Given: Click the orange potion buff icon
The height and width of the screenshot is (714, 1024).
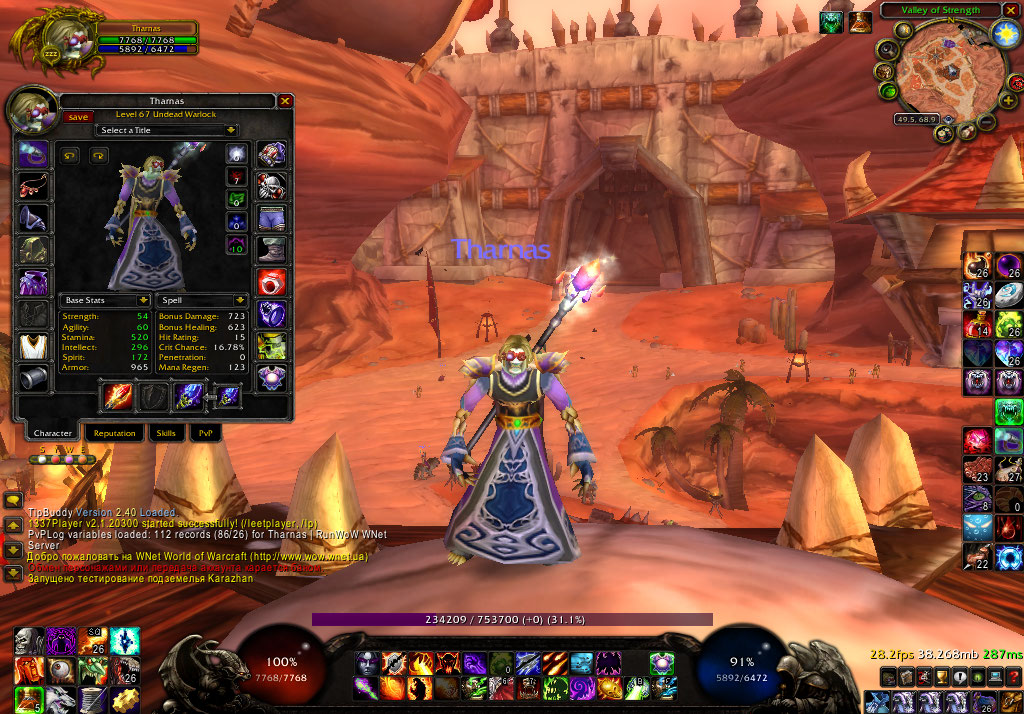Looking at the screenshot, I should pos(861,22).
